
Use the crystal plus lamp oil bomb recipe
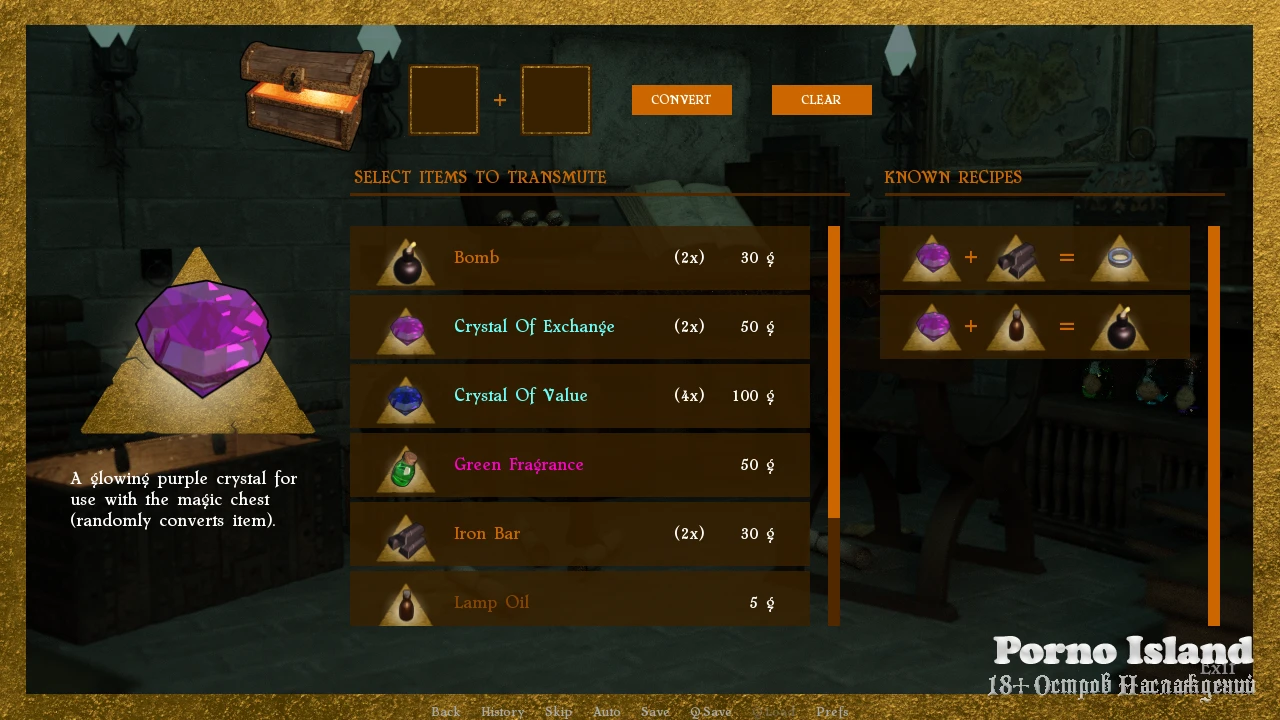click(1034, 327)
